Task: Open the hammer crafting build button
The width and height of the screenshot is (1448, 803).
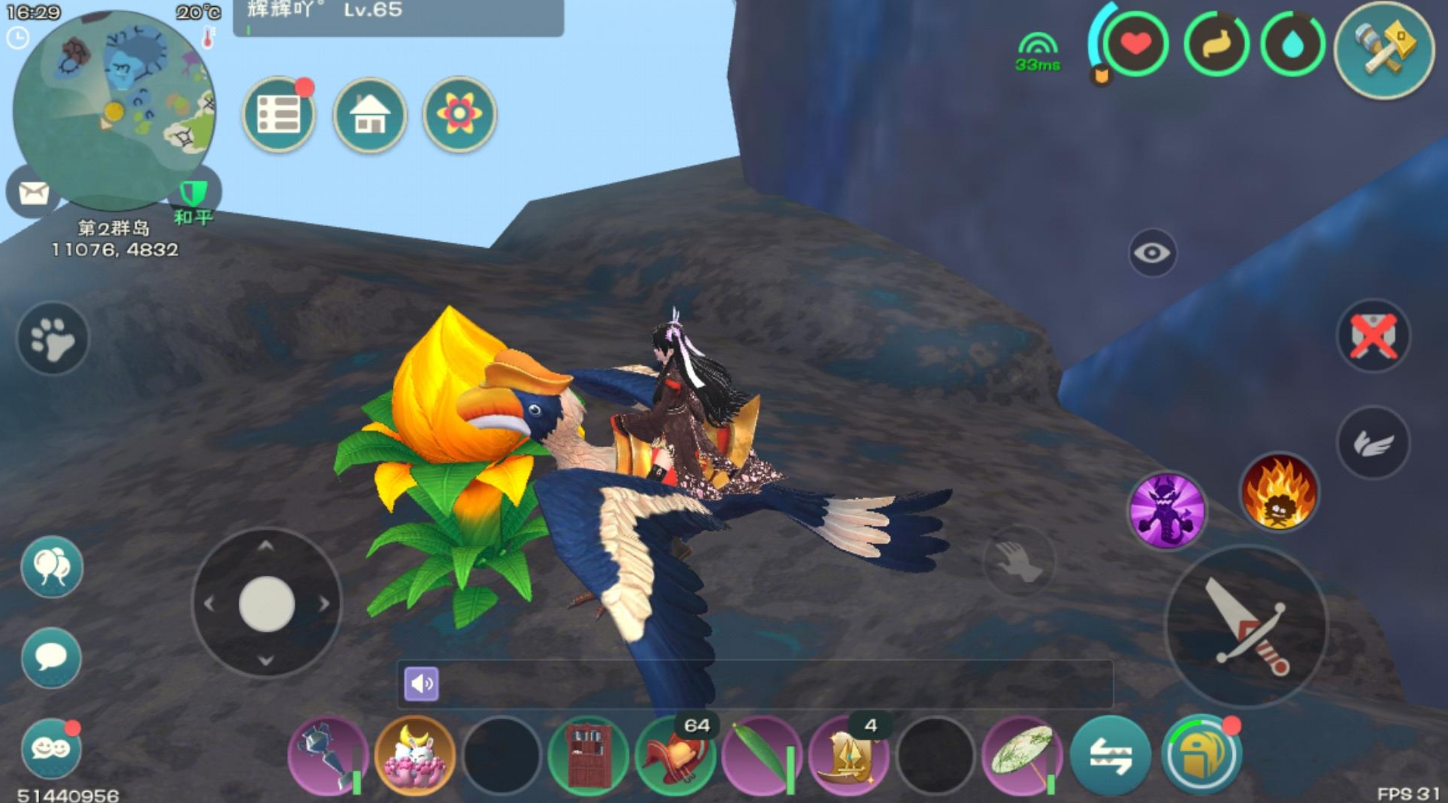Action: point(1384,49)
